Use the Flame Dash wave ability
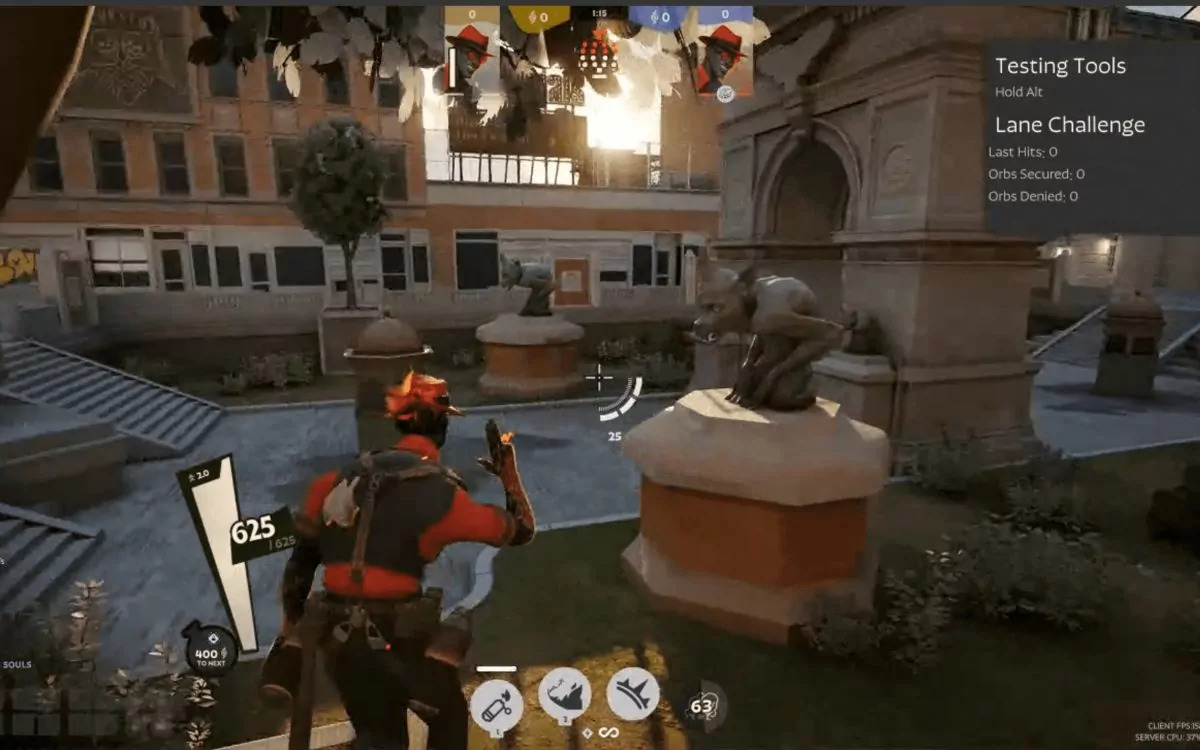Image resolution: width=1200 pixels, height=750 pixels. coord(564,694)
